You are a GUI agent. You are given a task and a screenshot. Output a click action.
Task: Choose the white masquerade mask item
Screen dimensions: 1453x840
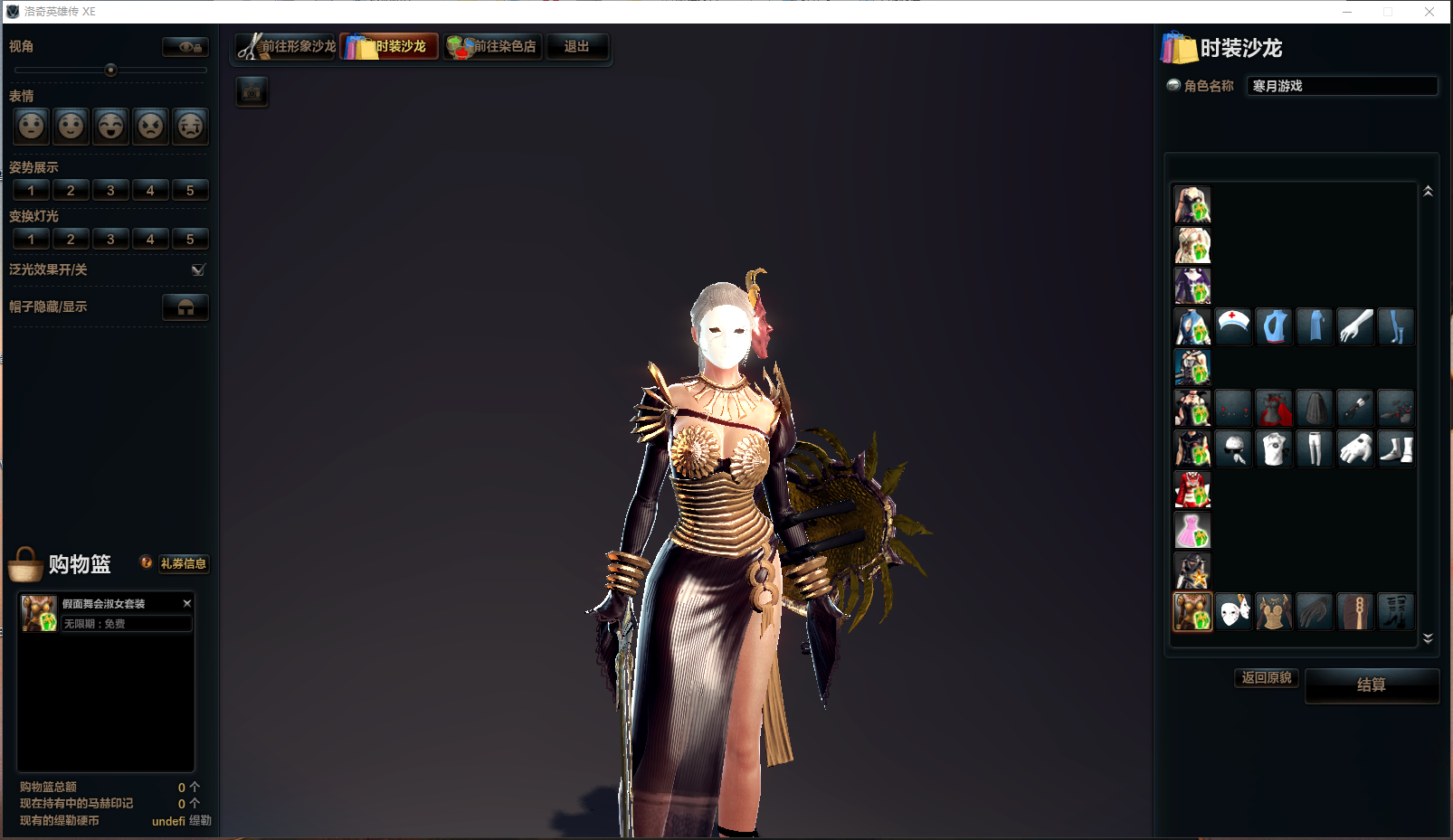[x=1233, y=612]
